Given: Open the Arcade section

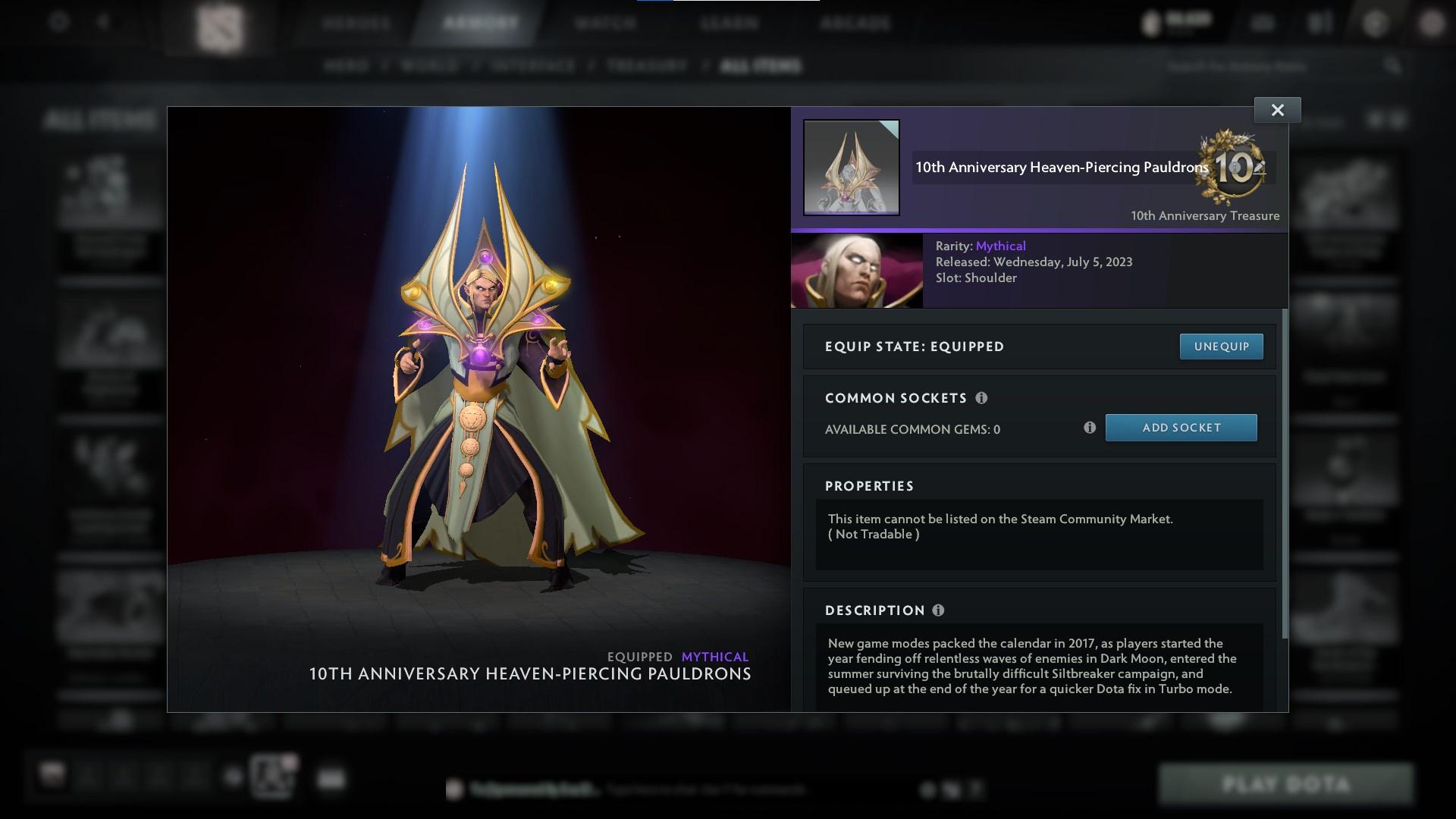Looking at the screenshot, I should point(855,23).
